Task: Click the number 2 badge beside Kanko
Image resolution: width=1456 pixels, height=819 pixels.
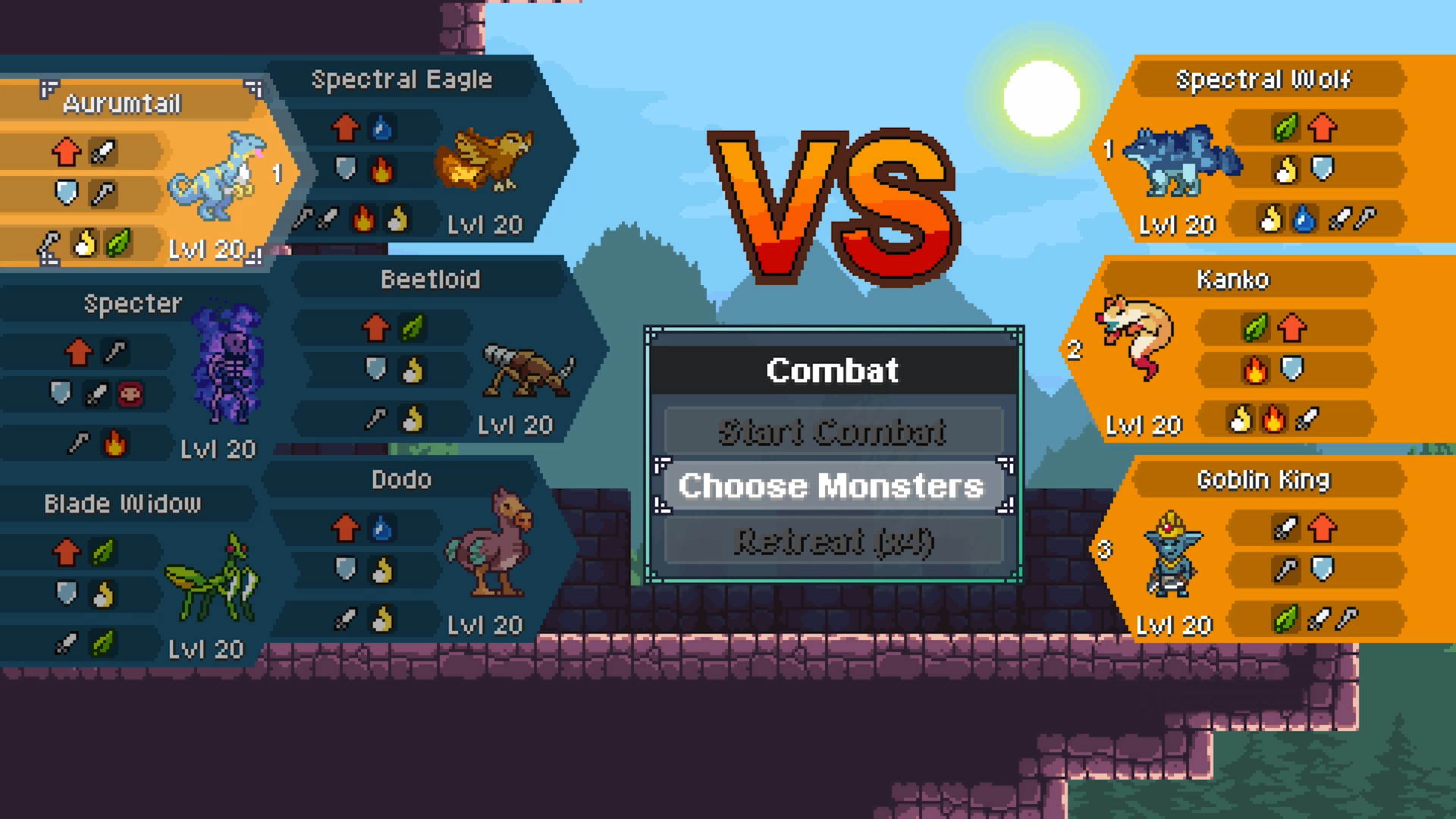Action: click(1075, 351)
